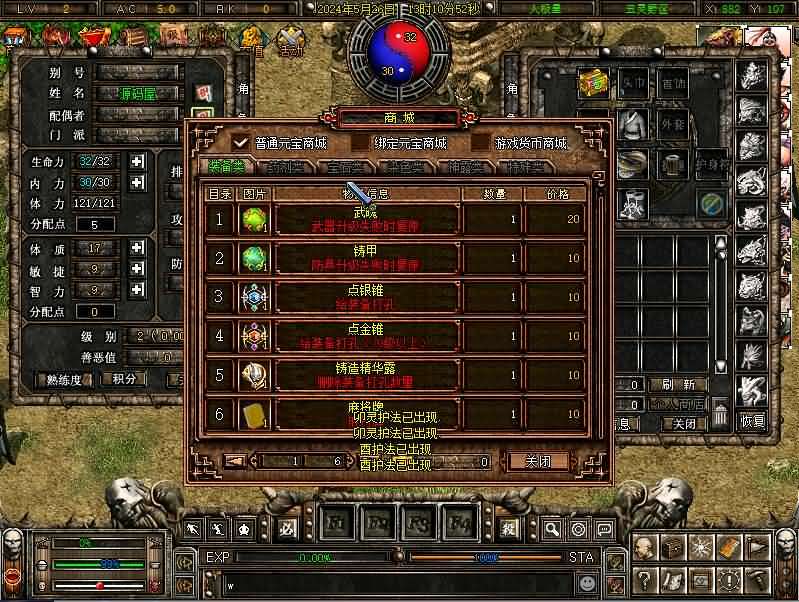Image resolution: width=799 pixels, height=602 pixels.
Task: Select the 武魂 item in shop row 1
Action: (x=365, y=219)
